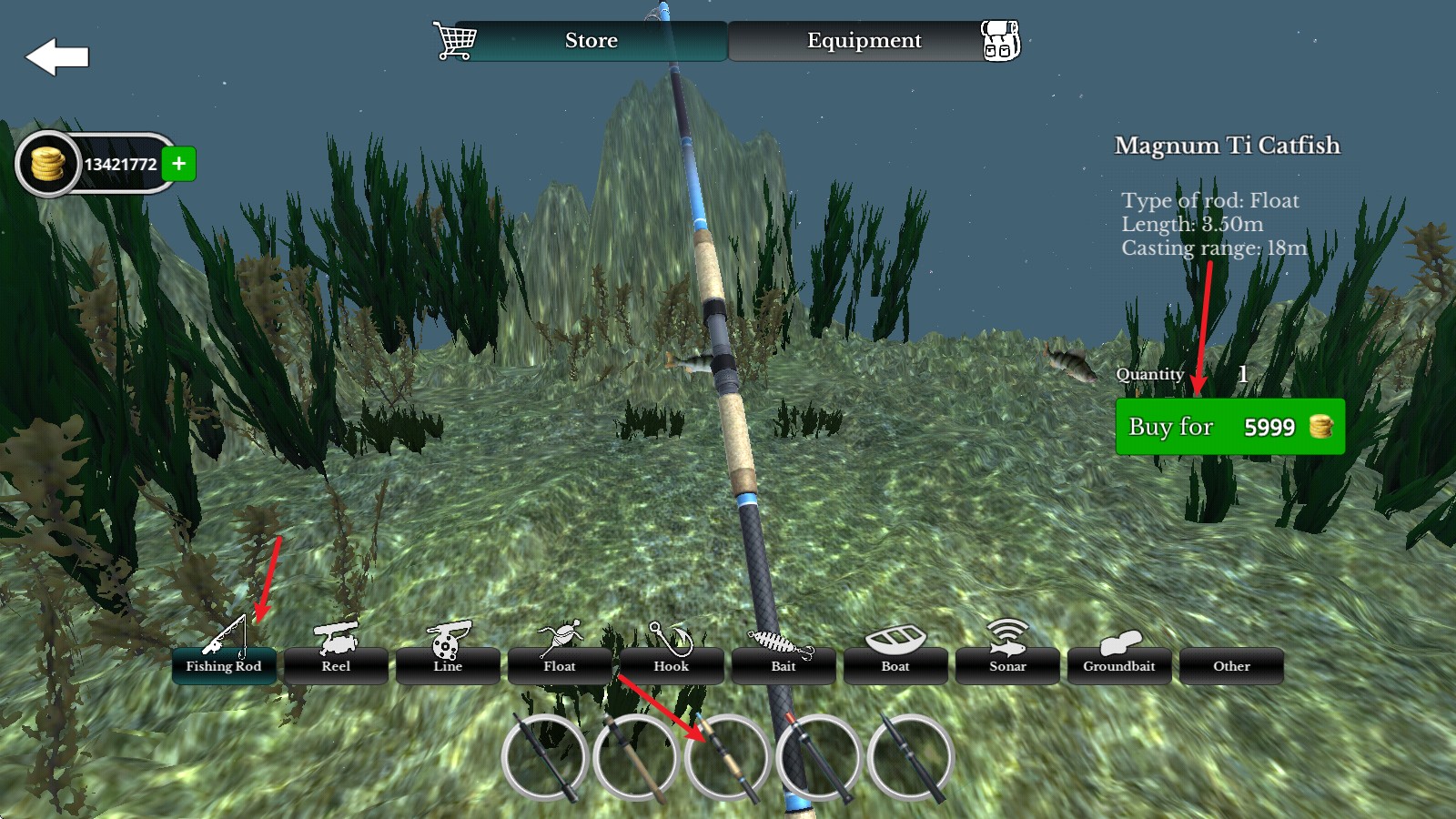The width and height of the screenshot is (1456, 819).
Task: Select the Fishing Rod category
Action: [224, 665]
